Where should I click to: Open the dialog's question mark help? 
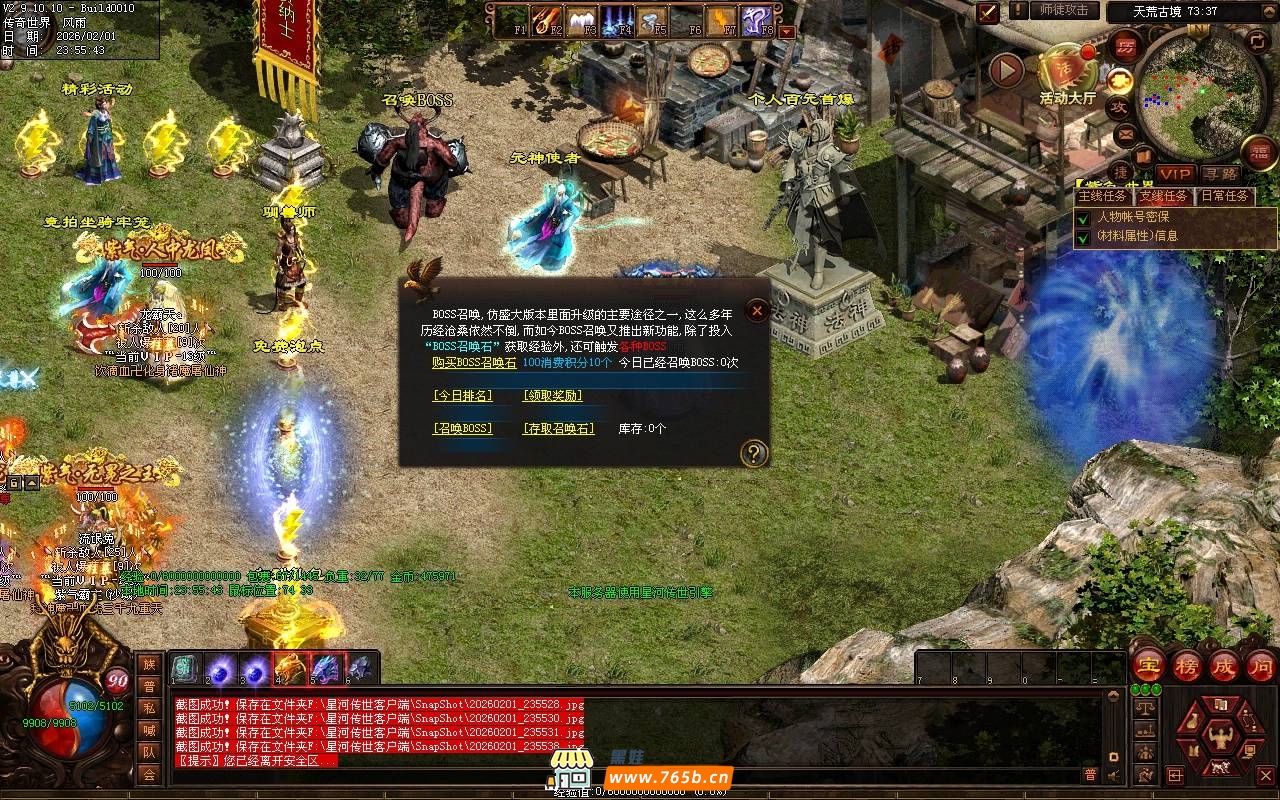[754, 454]
